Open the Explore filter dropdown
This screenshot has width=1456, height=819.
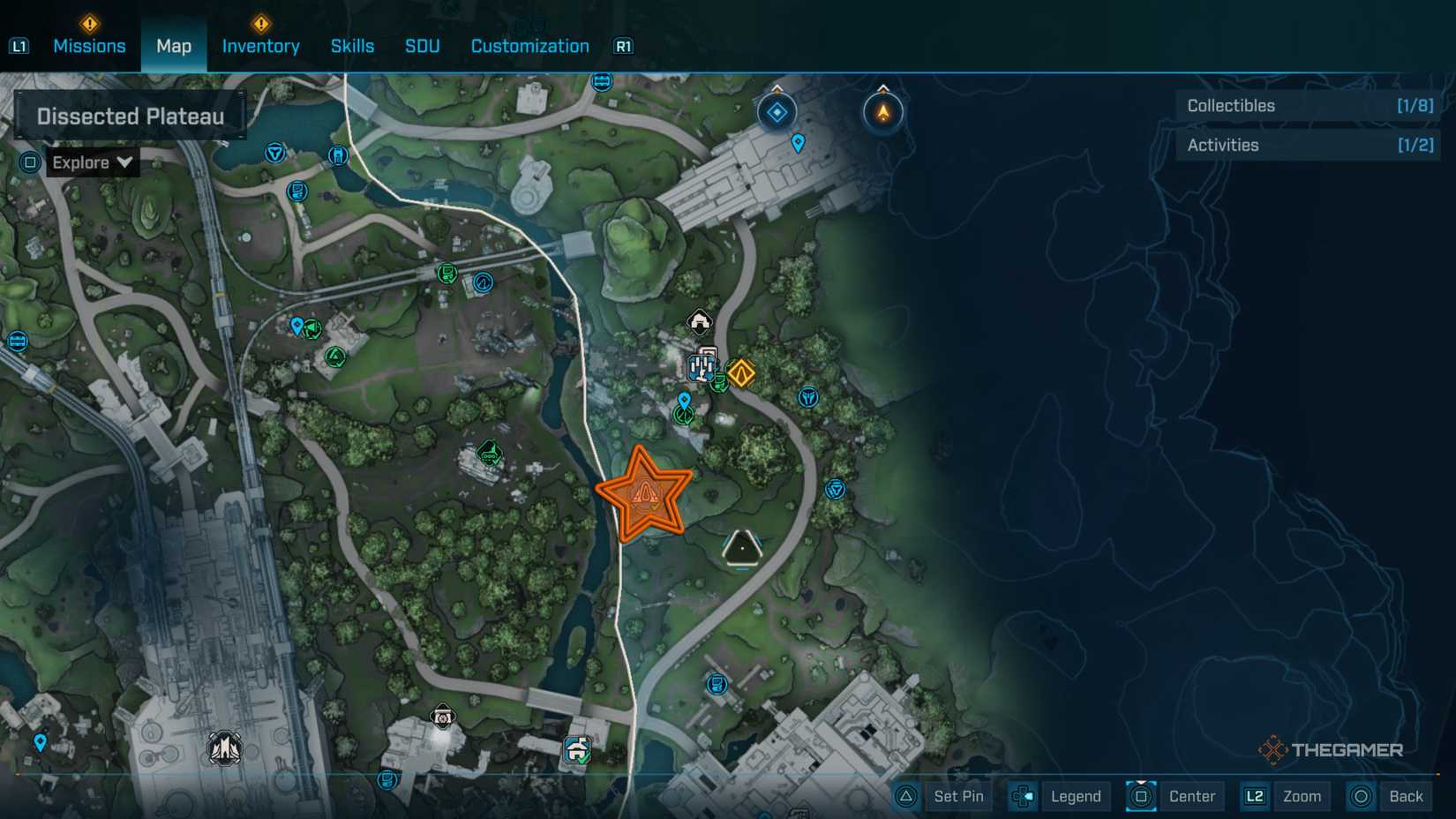tap(92, 162)
